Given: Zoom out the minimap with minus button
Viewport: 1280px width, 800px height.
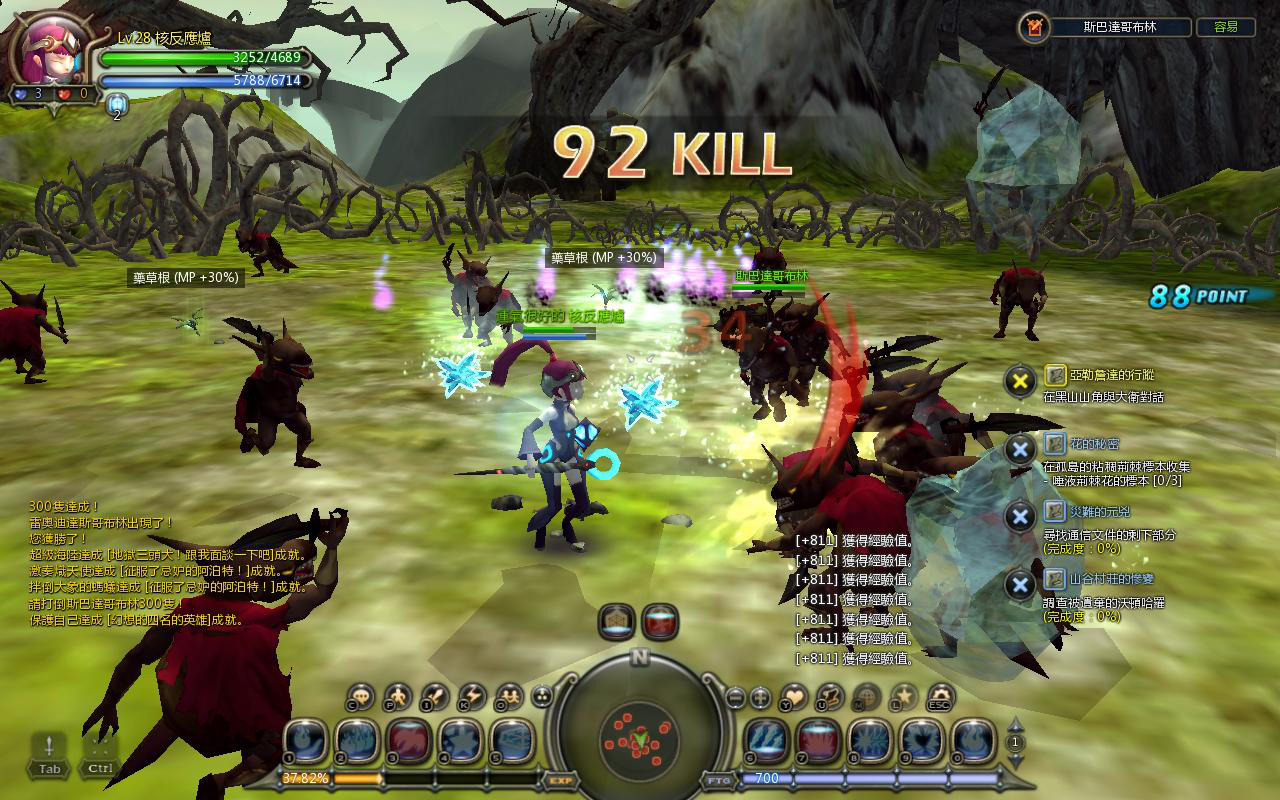Looking at the screenshot, I should (x=735, y=697).
